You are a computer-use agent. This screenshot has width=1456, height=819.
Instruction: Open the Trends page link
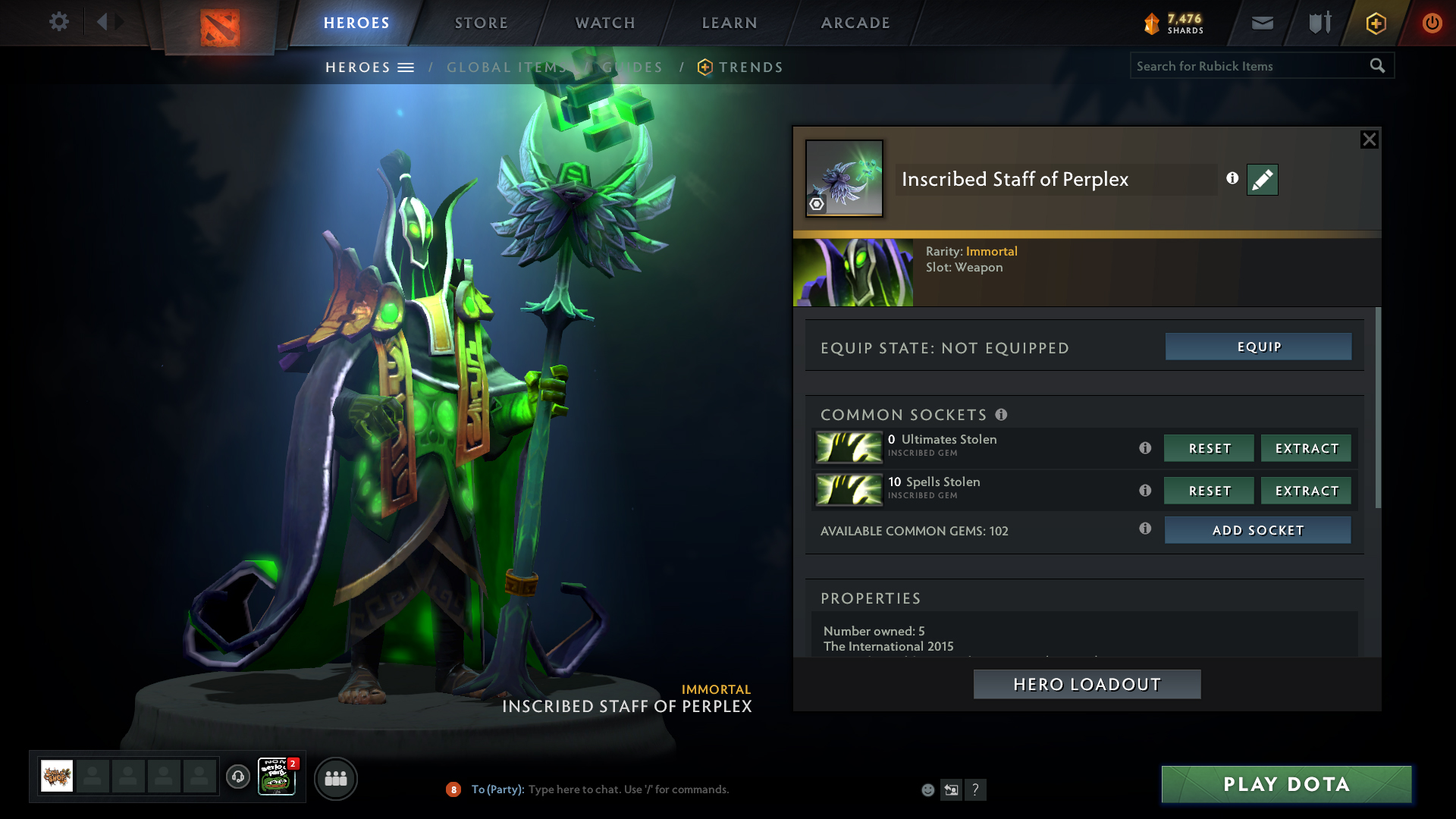pos(750,67)
